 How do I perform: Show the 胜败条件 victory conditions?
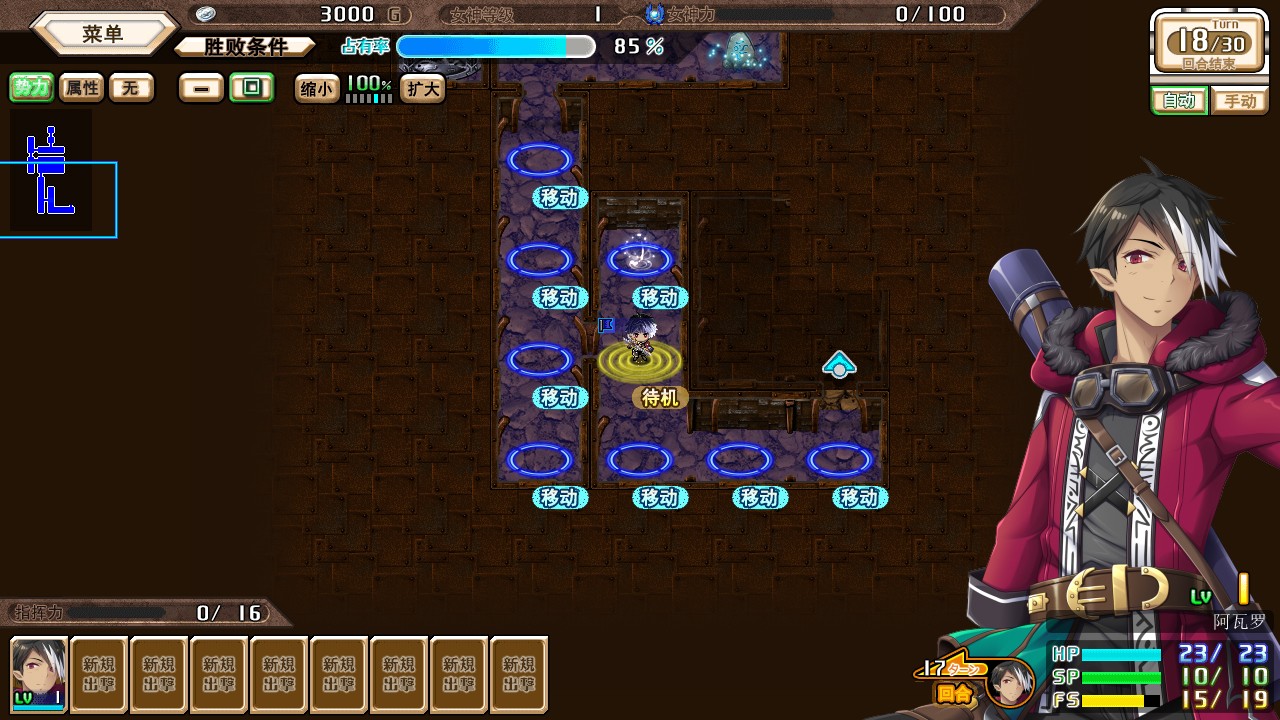pyautogui.click(x=245, y=47)
